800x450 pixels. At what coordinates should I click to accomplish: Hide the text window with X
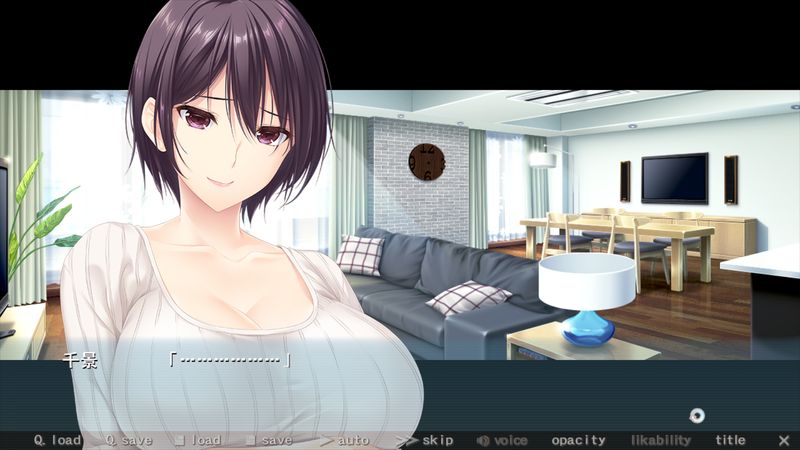783,440
